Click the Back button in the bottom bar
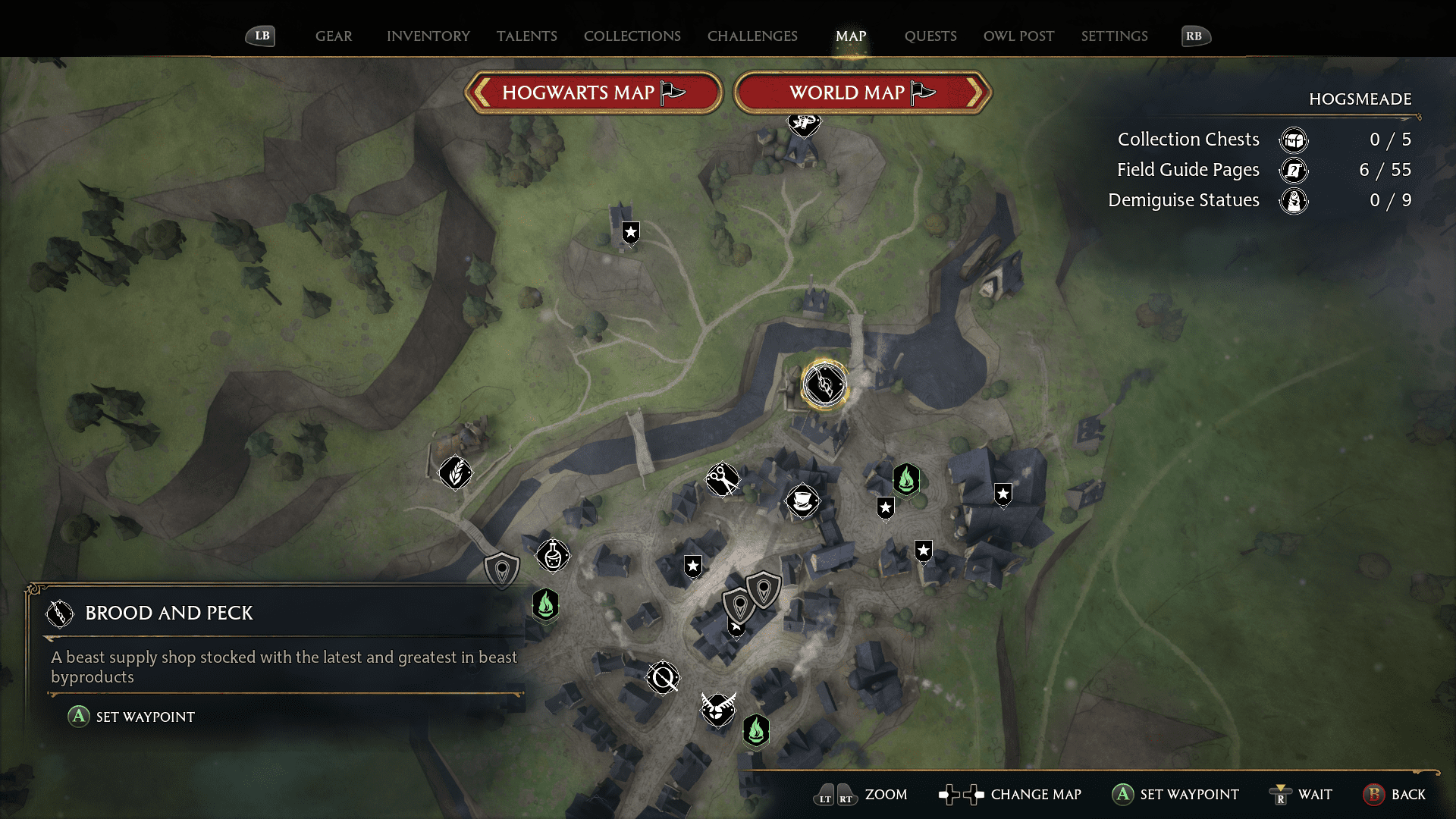1456x819 pixels. pyautogui.click(x=1395, y=795)
